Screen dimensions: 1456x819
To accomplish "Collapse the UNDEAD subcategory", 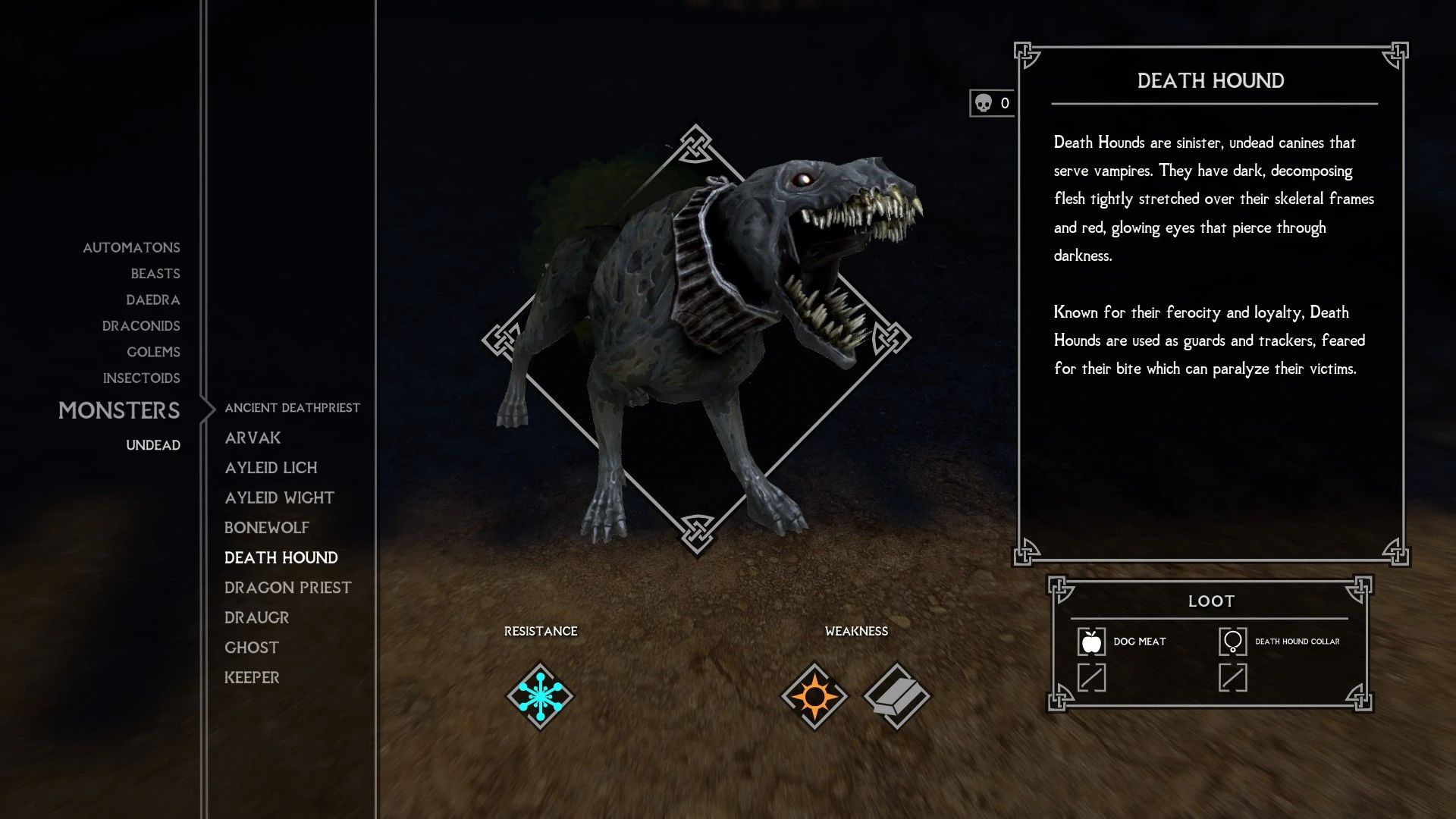I will click(152, 445).
